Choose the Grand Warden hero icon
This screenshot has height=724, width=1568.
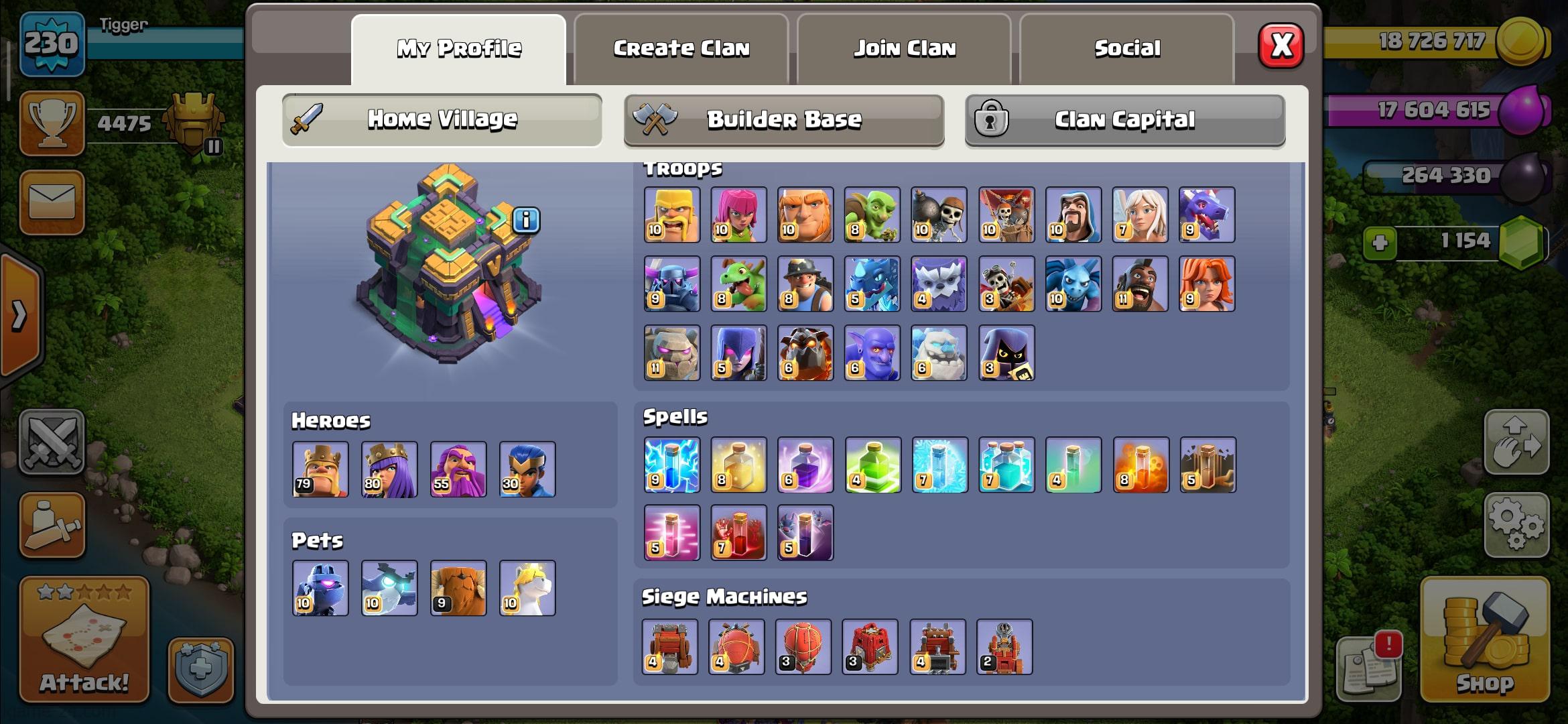(458, 469)
